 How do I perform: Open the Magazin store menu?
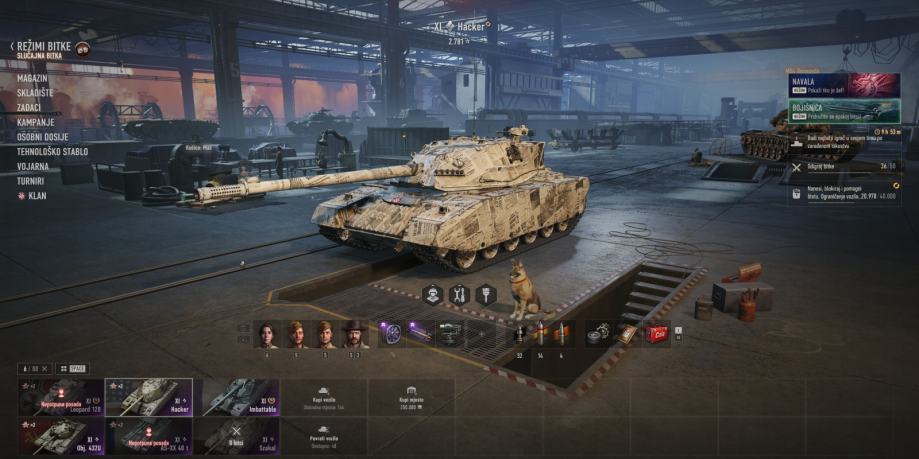tap(32, 78)
